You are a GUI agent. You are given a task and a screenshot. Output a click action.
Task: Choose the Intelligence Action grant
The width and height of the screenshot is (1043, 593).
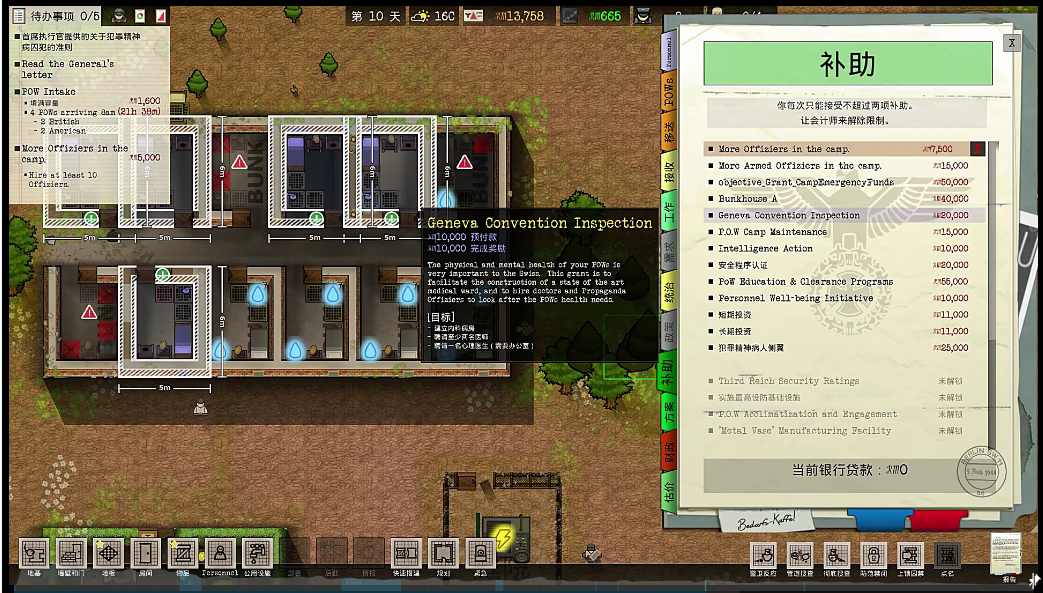[765, 248]
